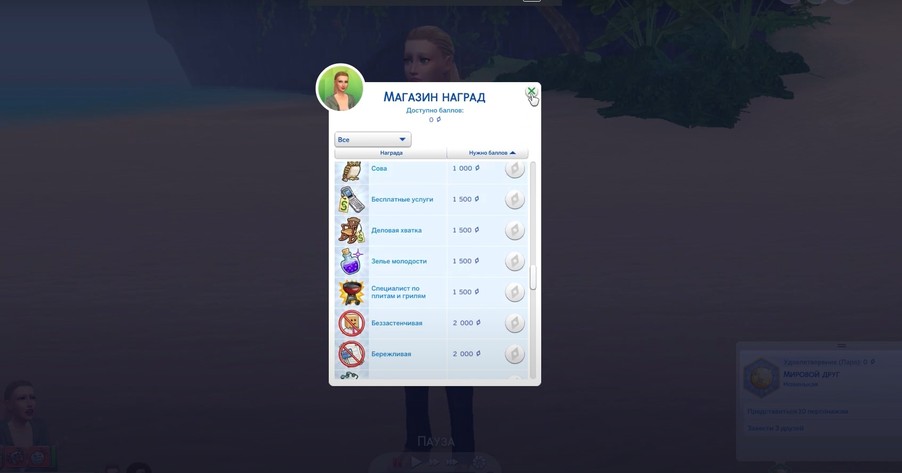Buy the Зелье молодости potion
Screen dimensions: 902x473
pos(514,262)
